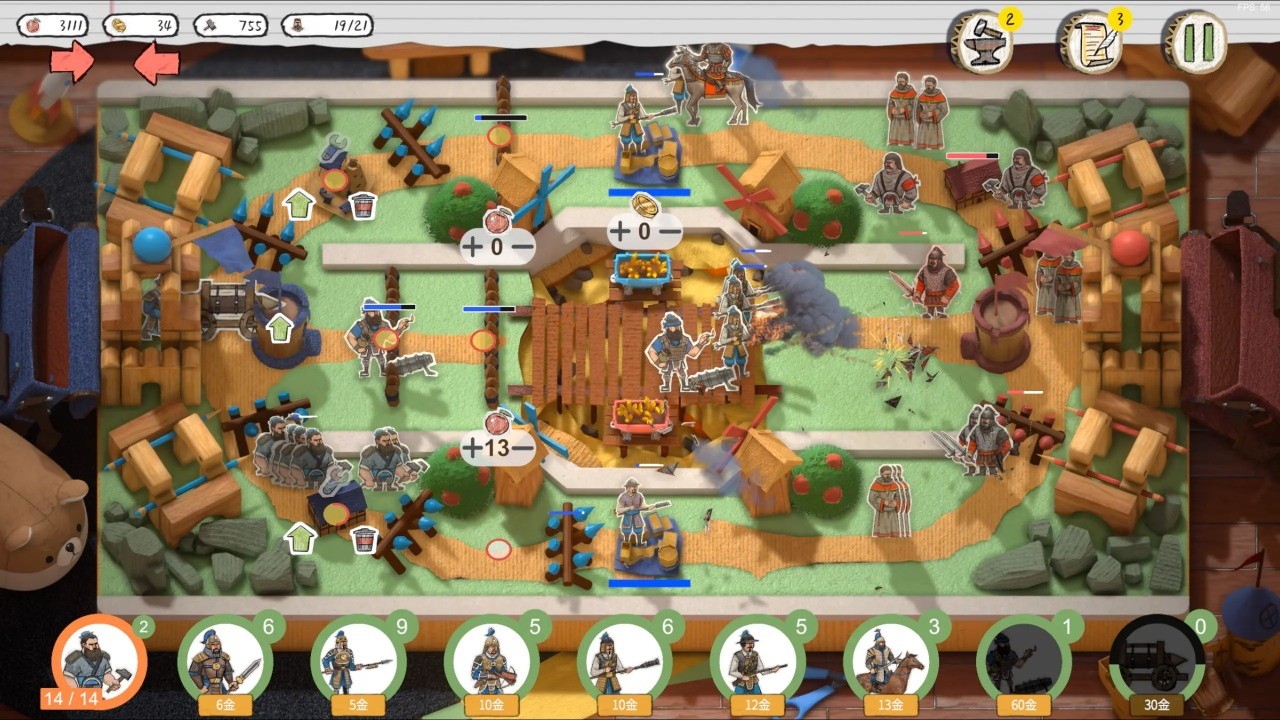Open the anvil forge menu

(980, 44)
